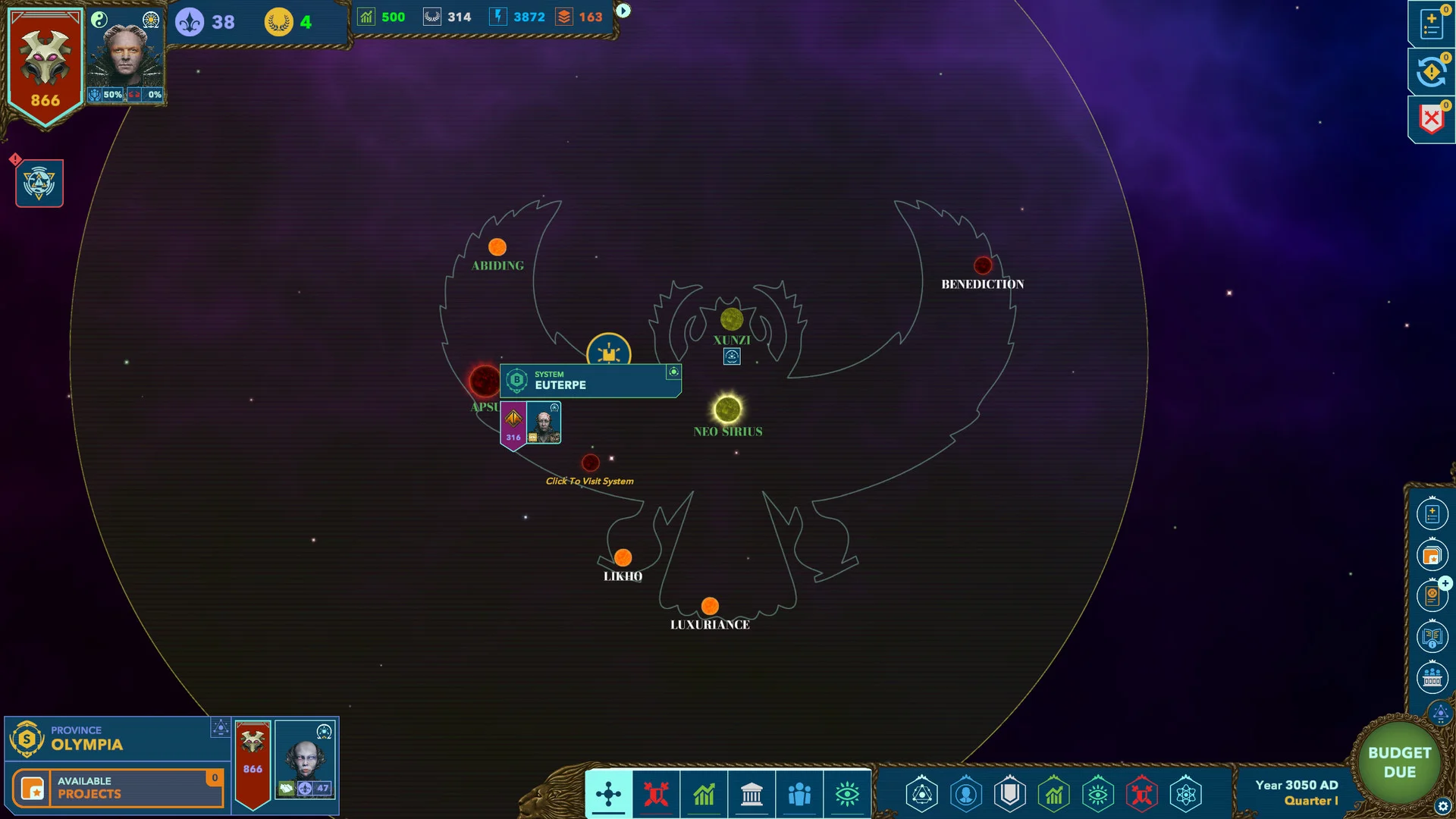This screenshot has height=819, width=1456.
Task: Open the character portraits hexagon icon
Action: [x=966, y=794]
